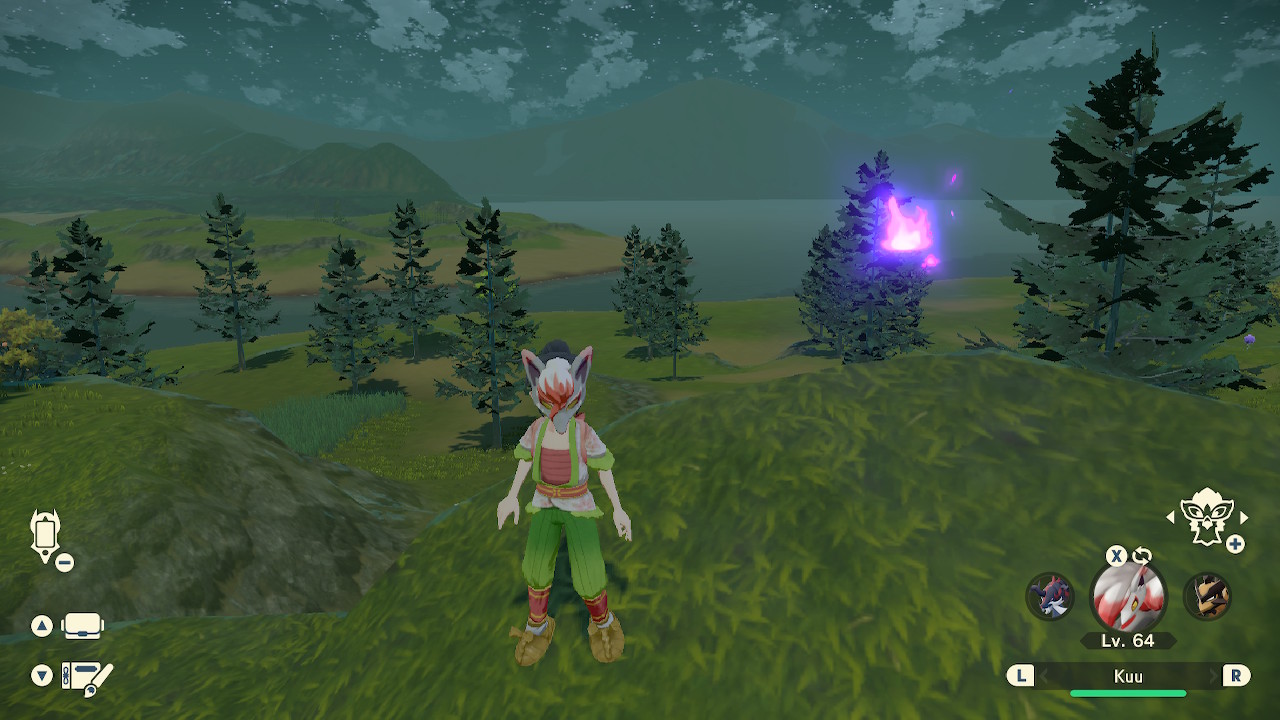Open the Arc Phone map icon
The width and height of the screenshot is (1280, 720).
(46, 536)
